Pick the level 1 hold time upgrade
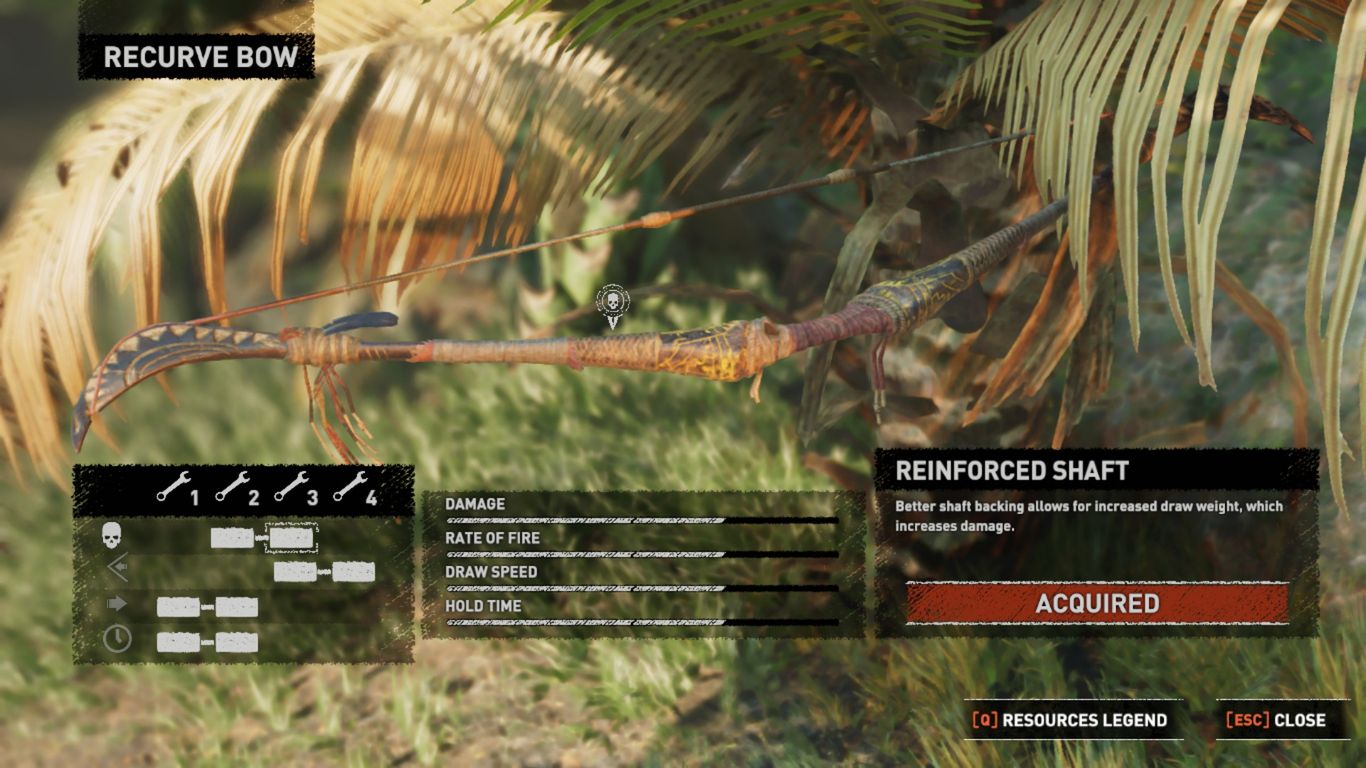Image resolution: width=1366 pixels, height=768 pixels. point(178,642)
